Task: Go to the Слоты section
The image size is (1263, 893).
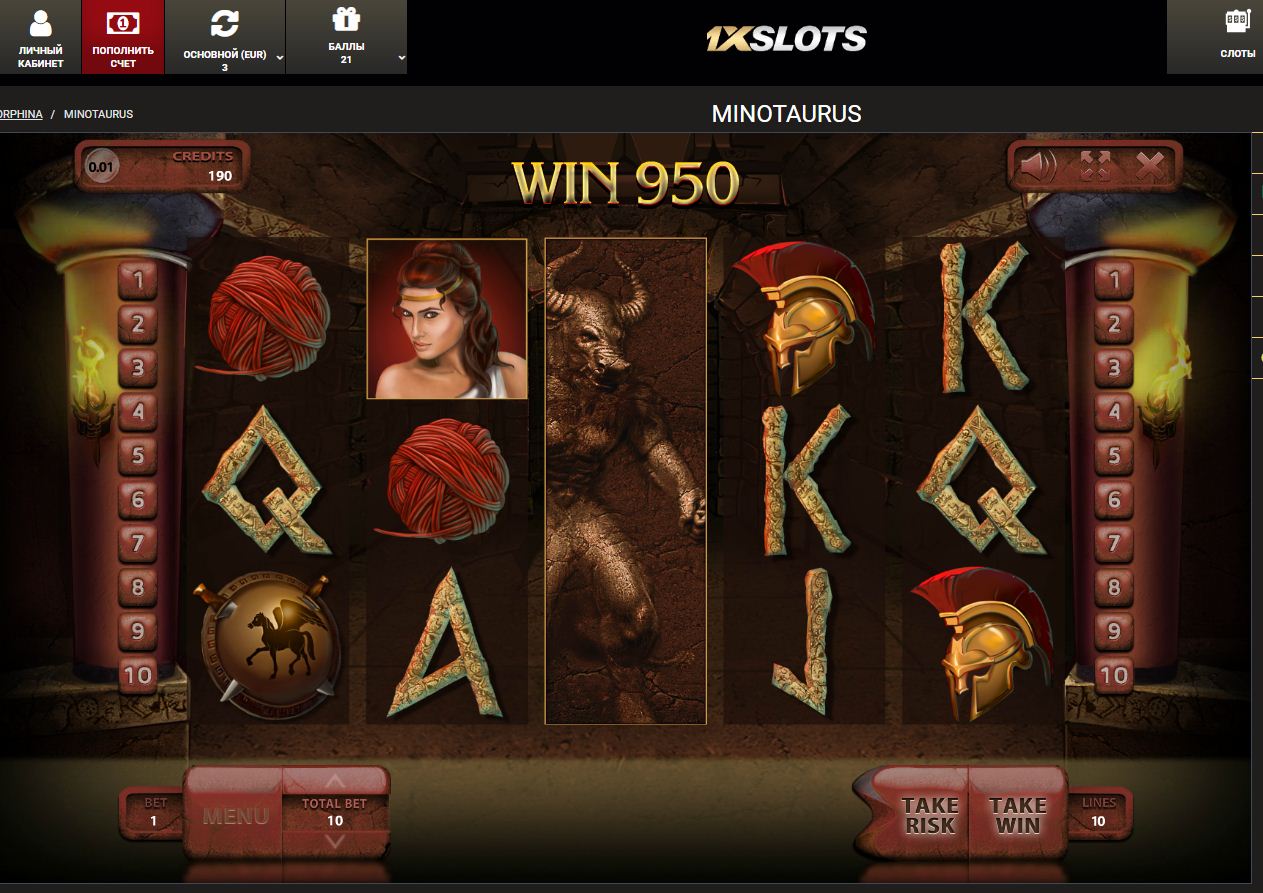Action: pyautogui.click(x=1237, y=37)
